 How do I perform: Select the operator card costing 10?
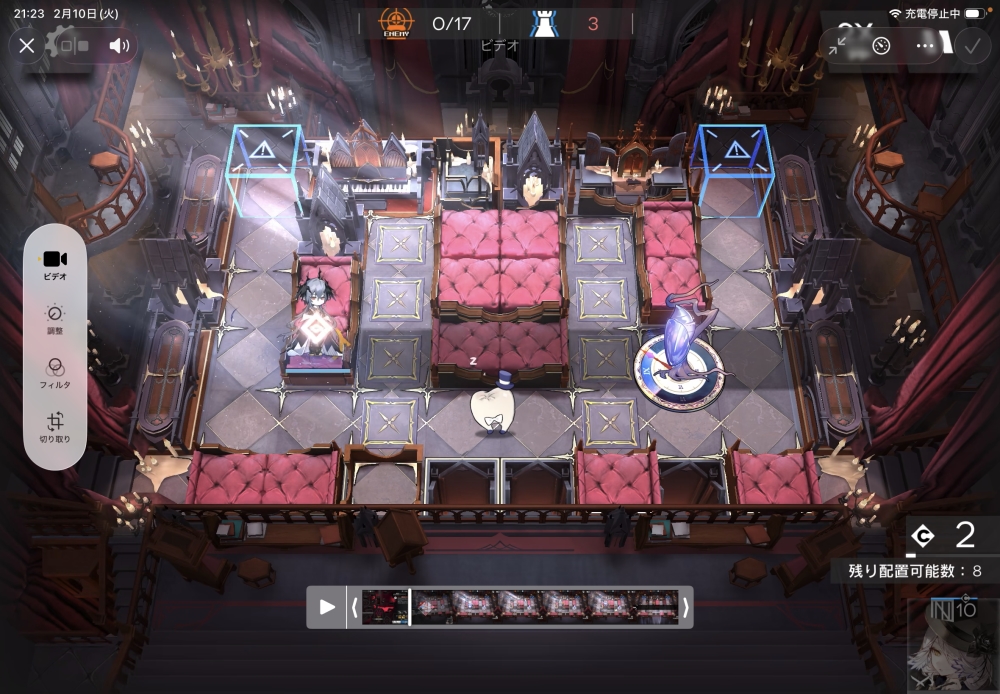[x=950, y=645]
